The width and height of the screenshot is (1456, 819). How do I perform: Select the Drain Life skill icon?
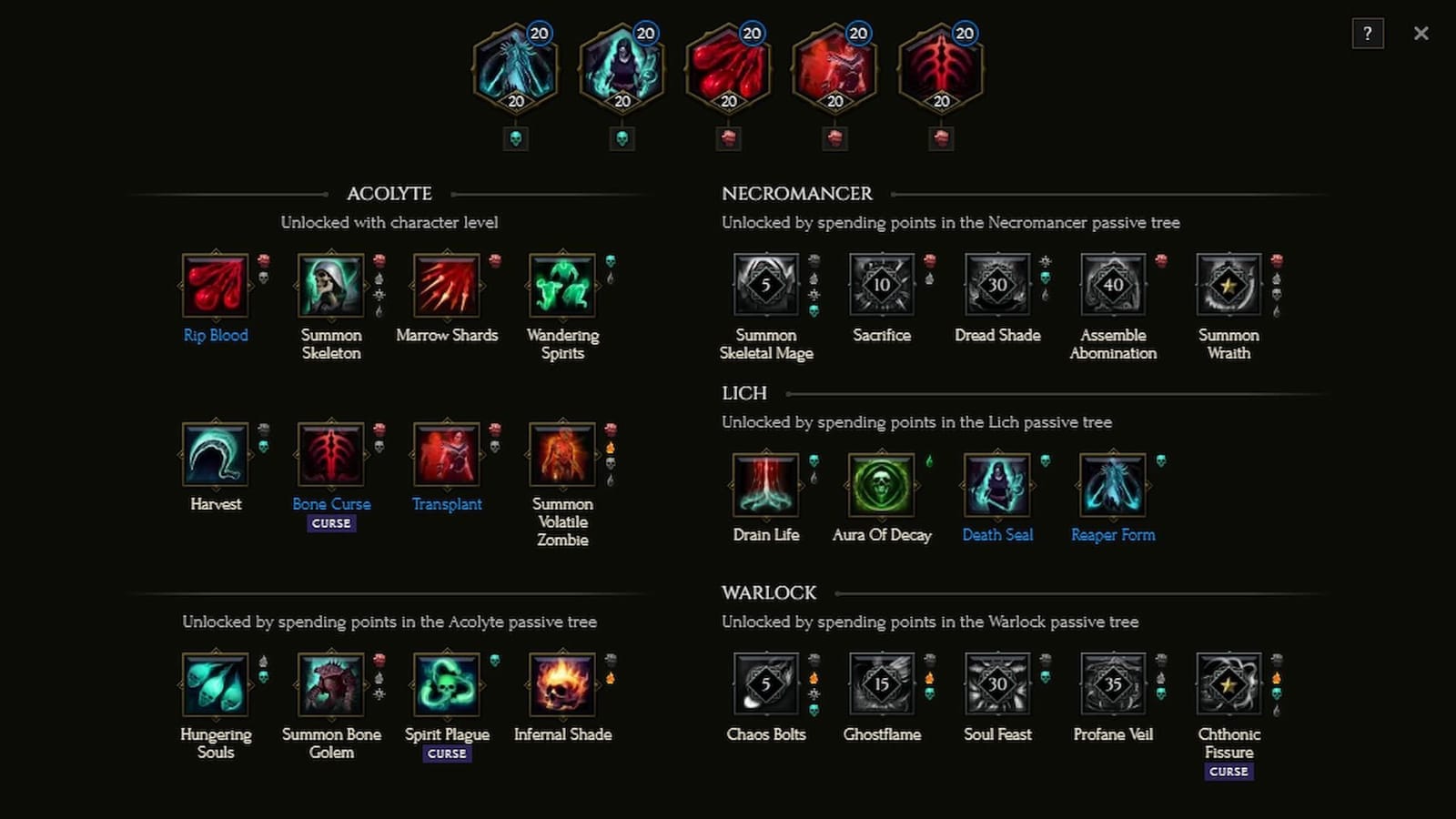click(766, 487)
